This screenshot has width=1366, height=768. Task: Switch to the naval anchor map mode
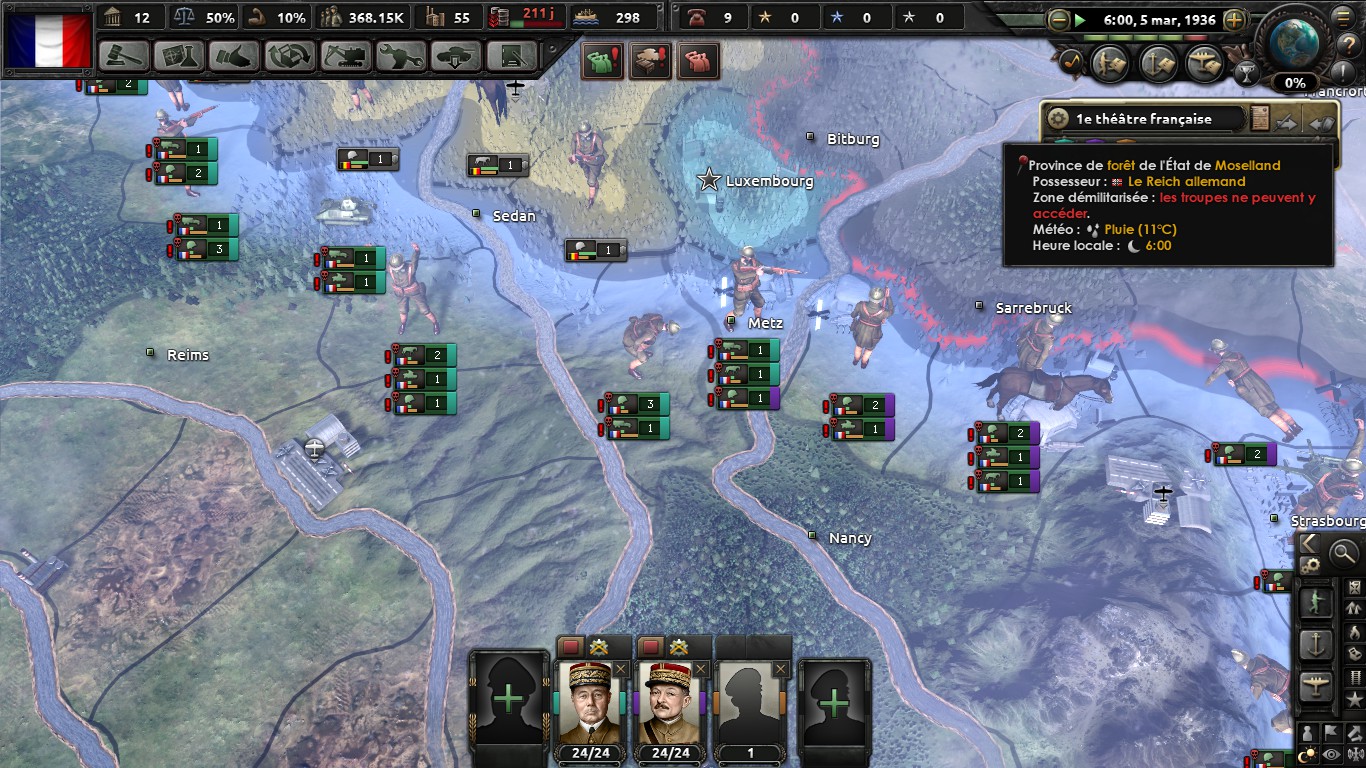tap(1316, 645)
